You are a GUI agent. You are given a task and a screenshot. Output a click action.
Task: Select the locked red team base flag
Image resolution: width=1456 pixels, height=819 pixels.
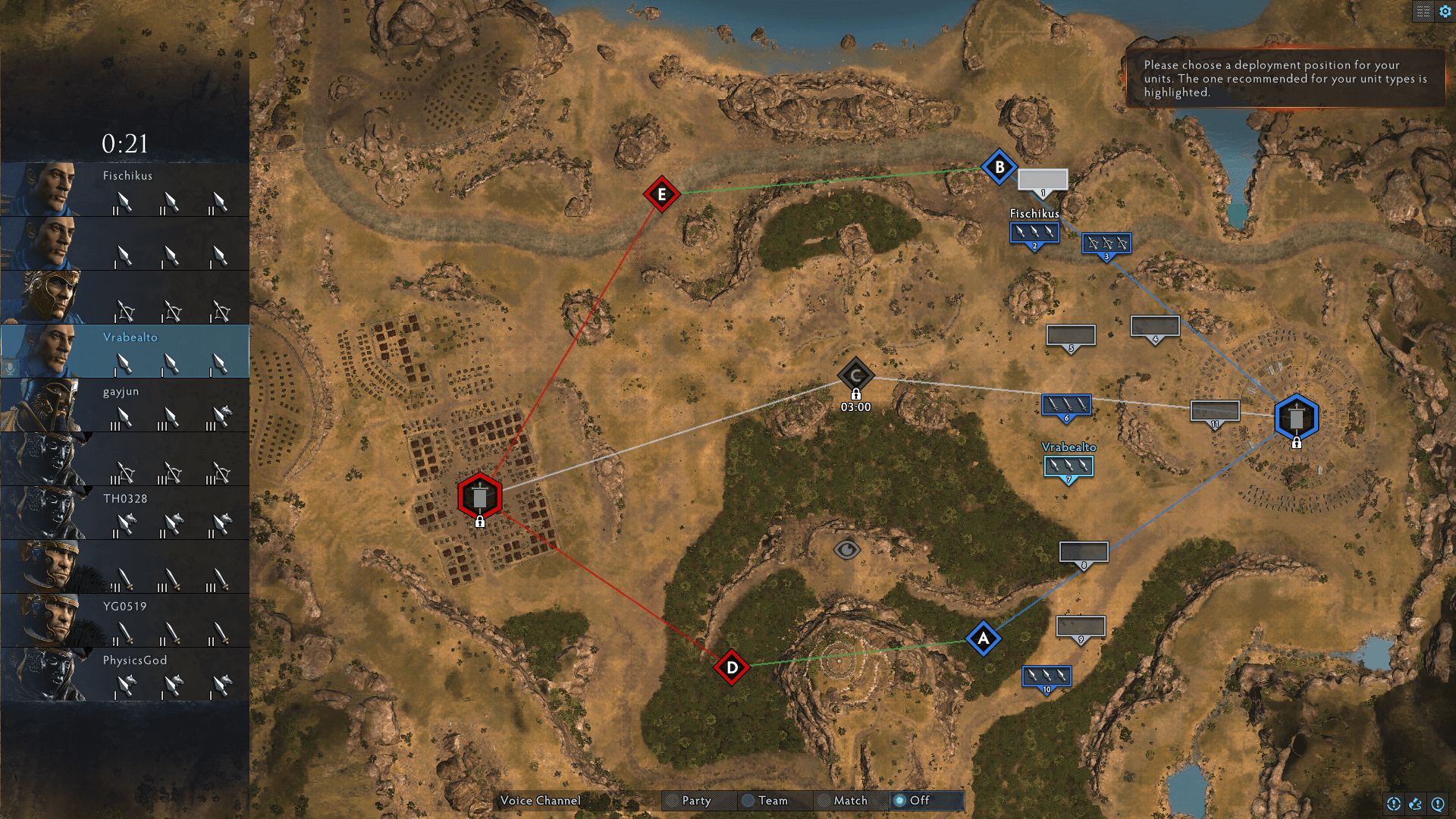479,496
